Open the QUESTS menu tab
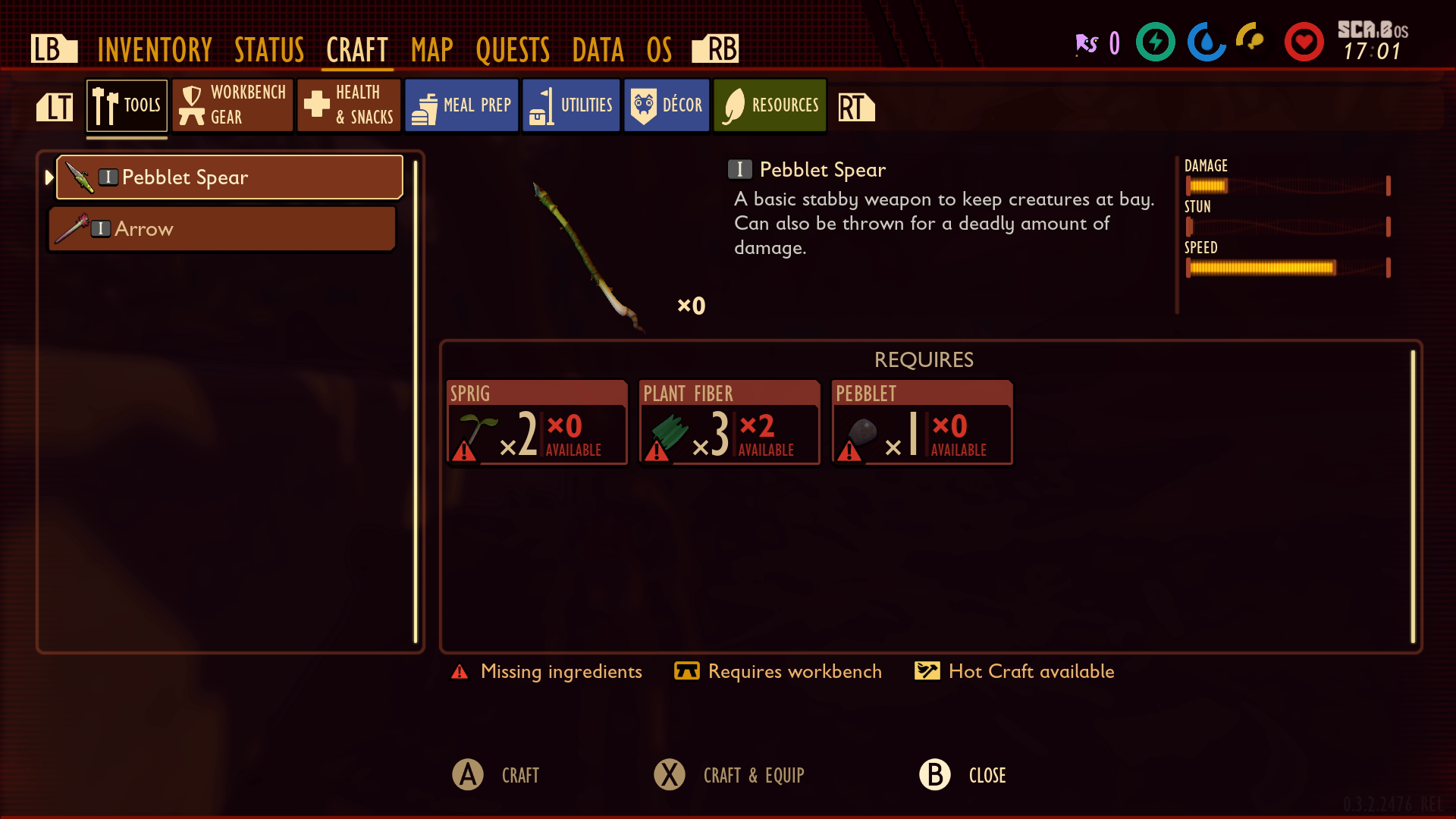Screen dimensions: 1456x819 (x=513, y=48)
